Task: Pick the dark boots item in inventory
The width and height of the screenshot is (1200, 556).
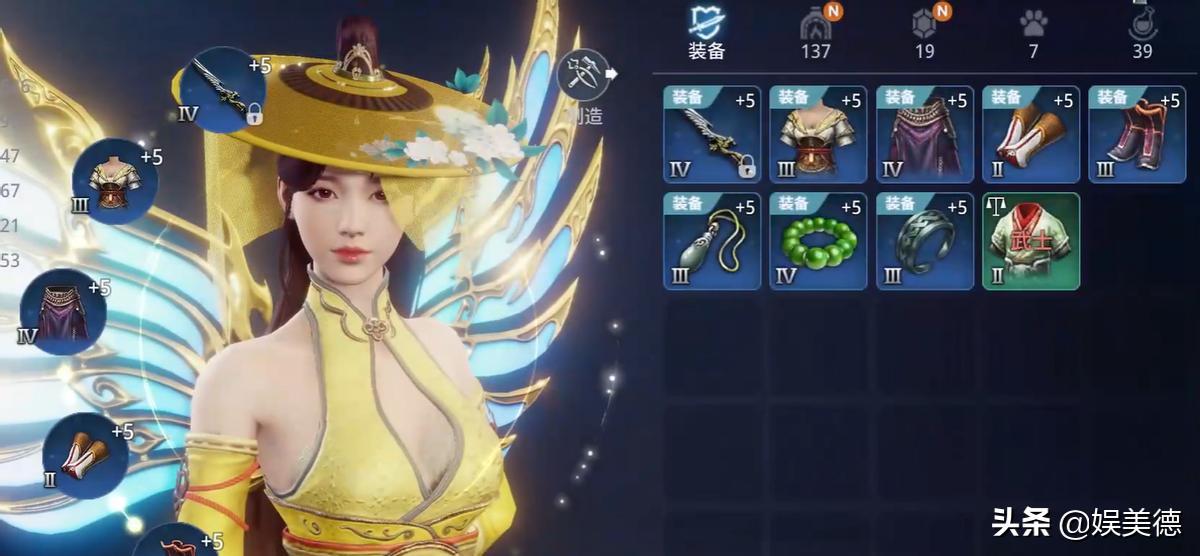Action: (x=1138, y=134)
